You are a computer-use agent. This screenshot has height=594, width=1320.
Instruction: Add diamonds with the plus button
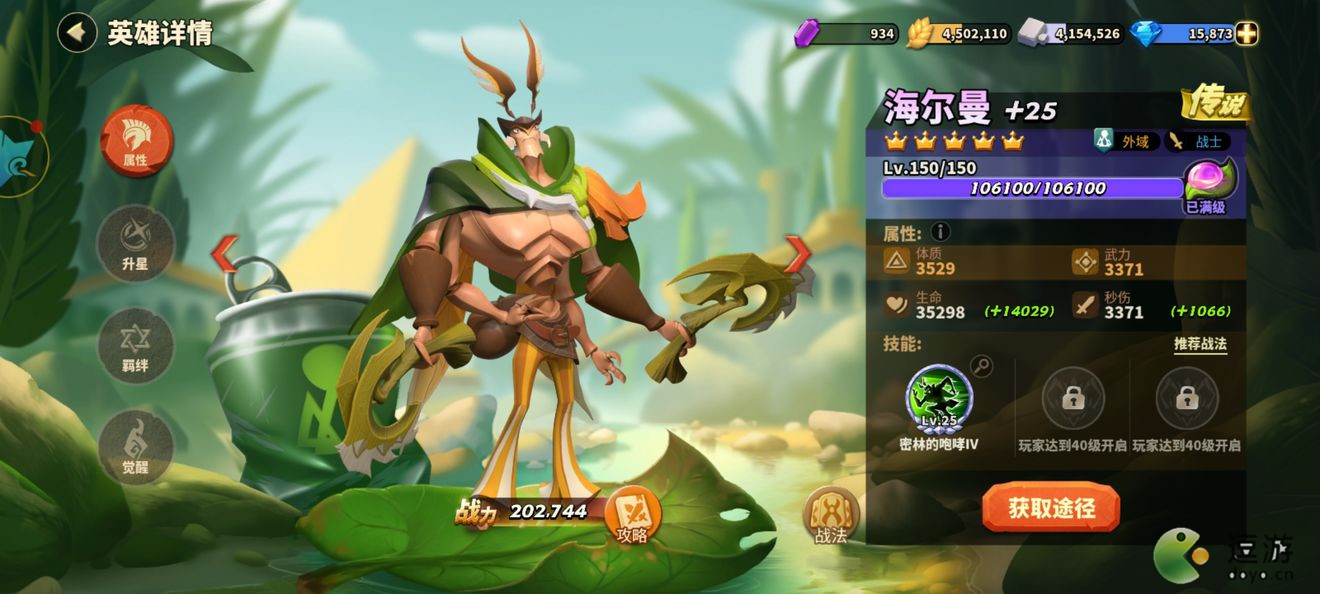click(x=1246, y=34)
